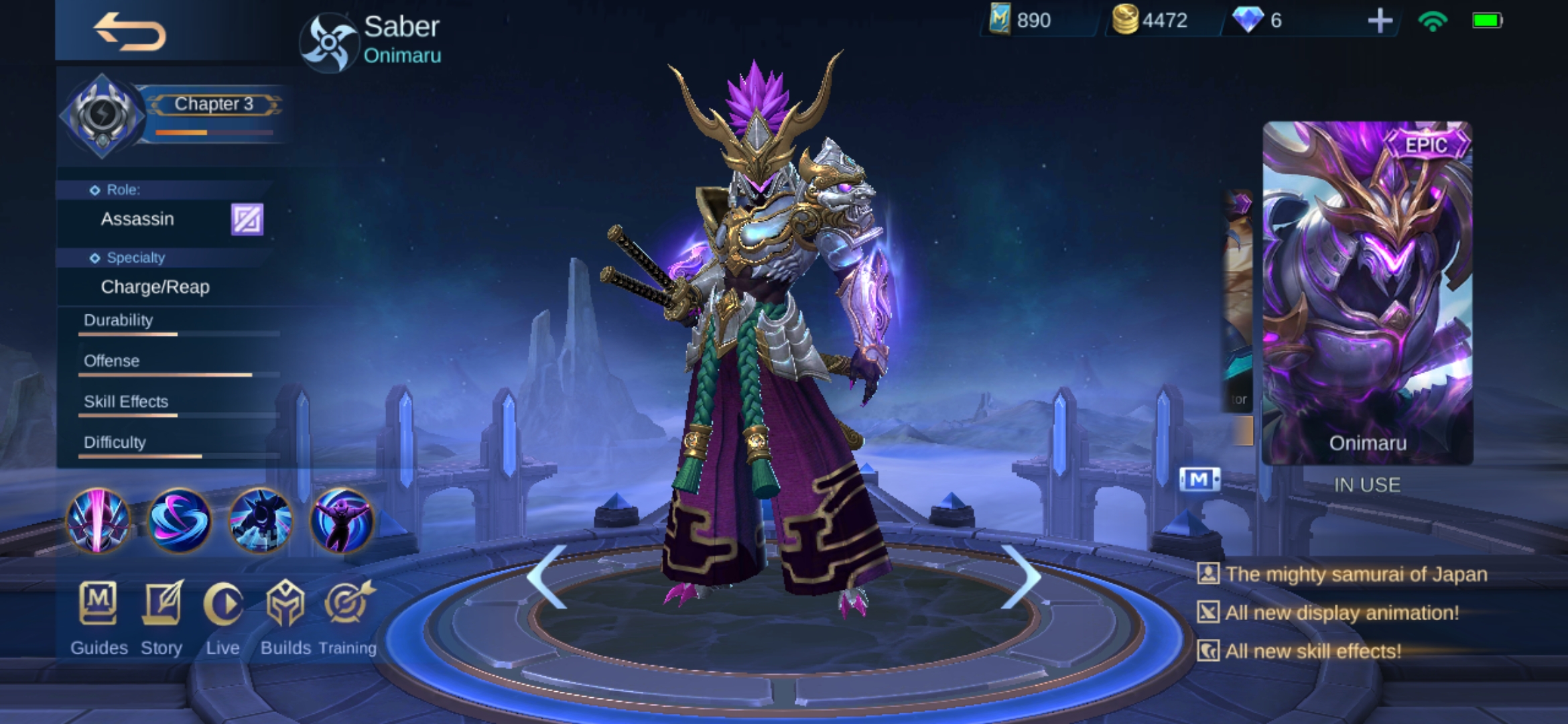Screen dimensions: 1568x724
Task: Open the Builds menu
Action: (x=285, y=617)
